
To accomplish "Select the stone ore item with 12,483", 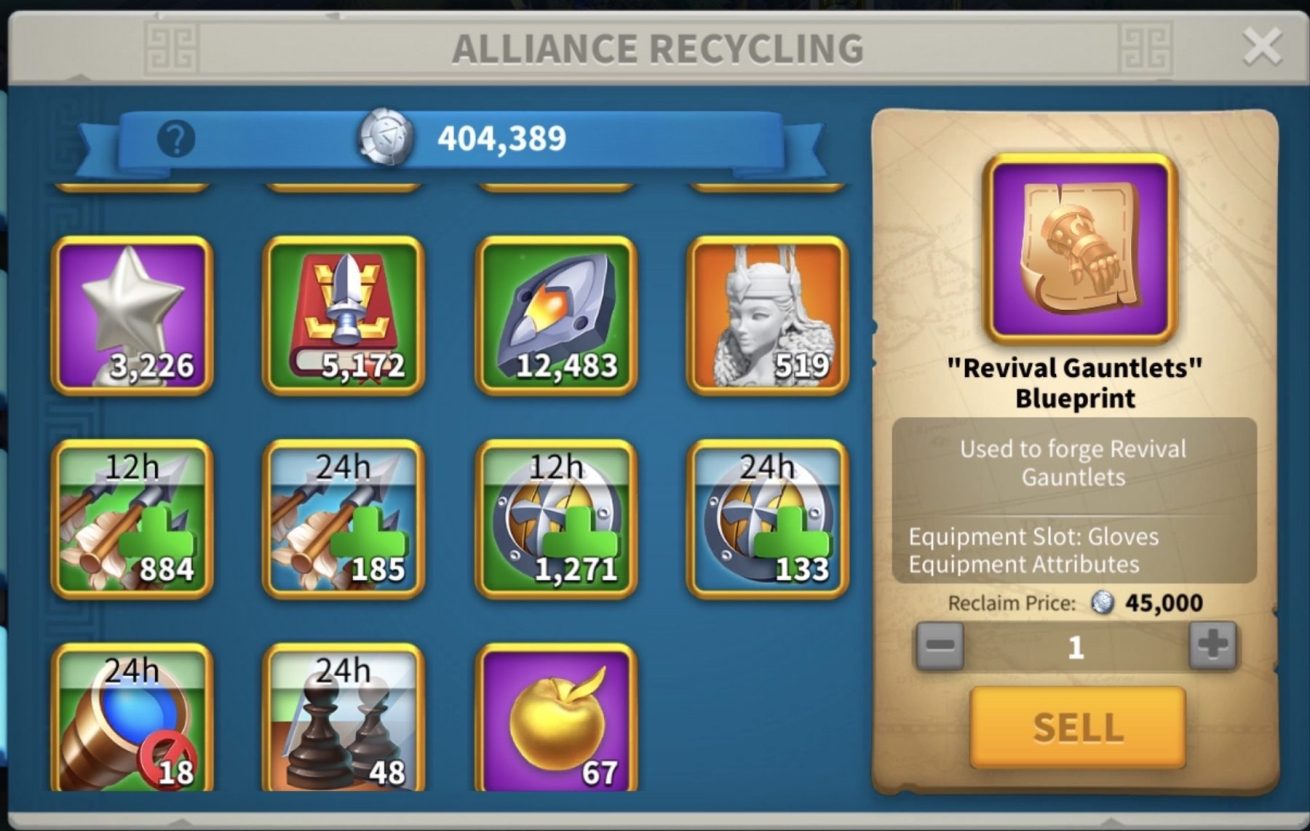I will coord(556,315).
